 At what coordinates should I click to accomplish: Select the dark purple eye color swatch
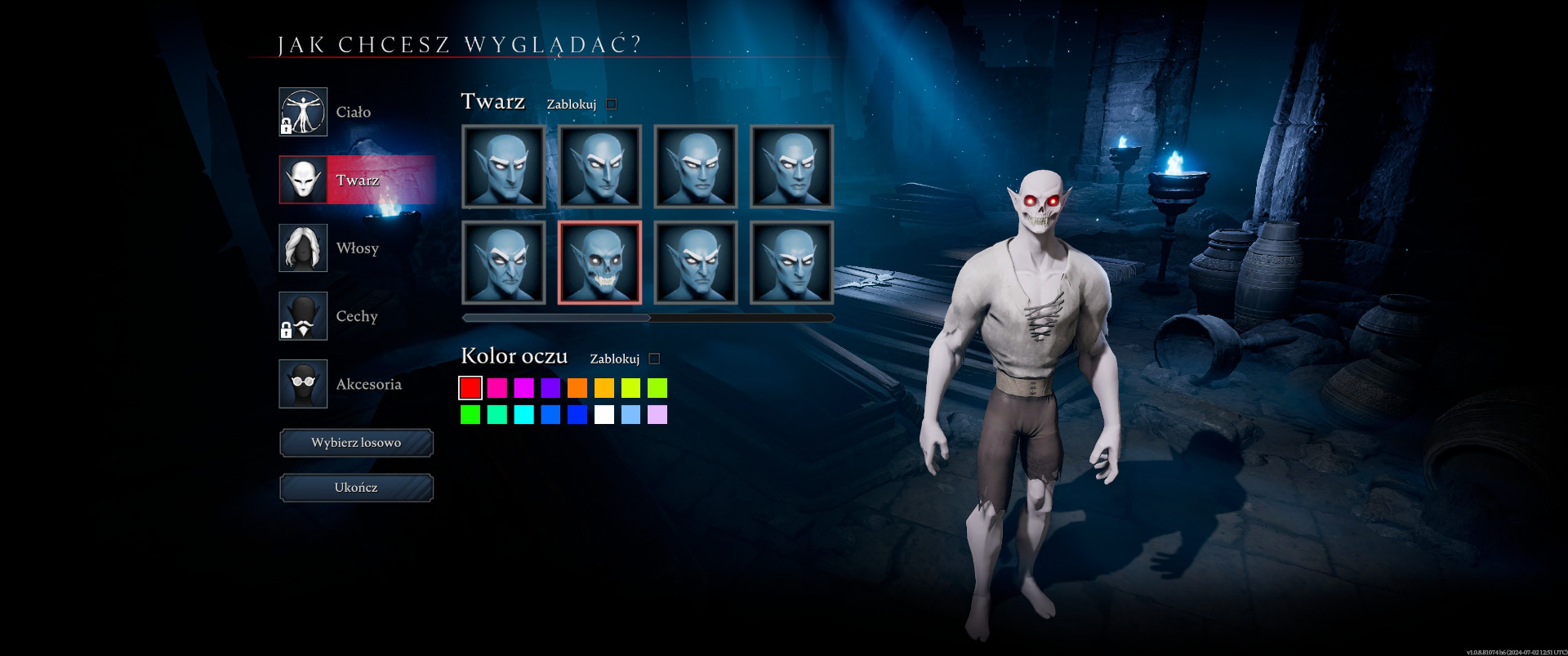click(550, 387)
